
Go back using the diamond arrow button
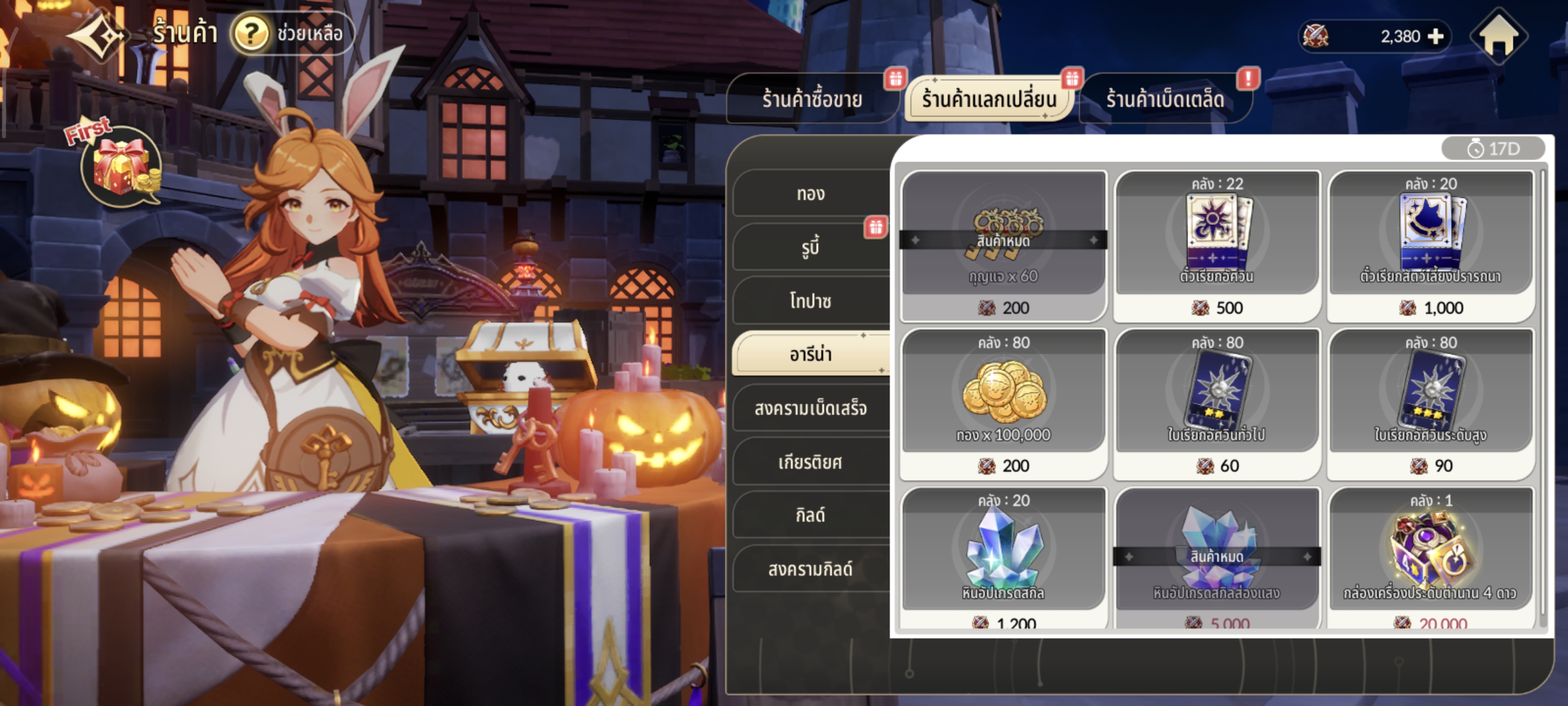pos(98,36)
